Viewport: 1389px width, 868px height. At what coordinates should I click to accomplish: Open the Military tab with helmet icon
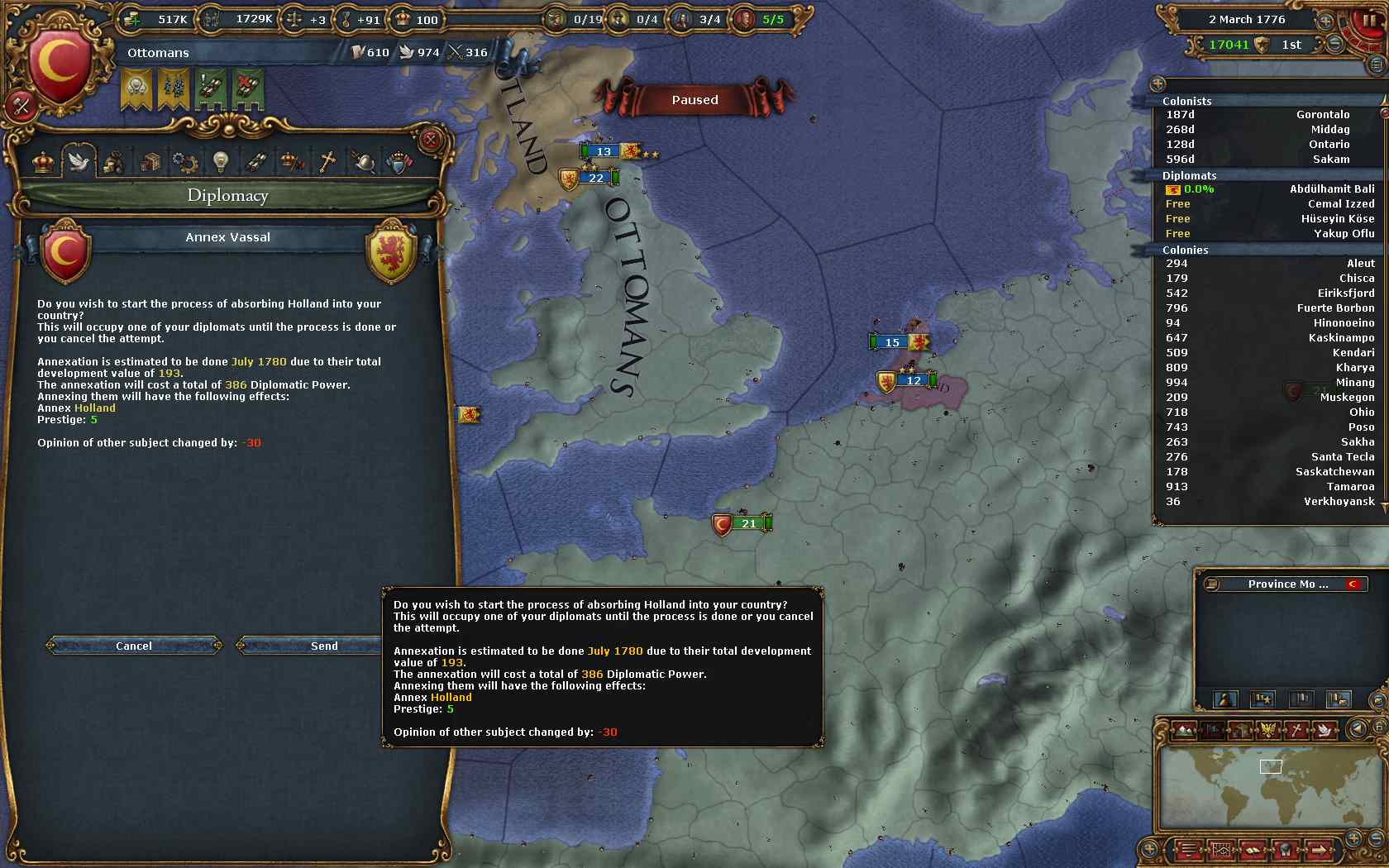click(x=363, y=162)
